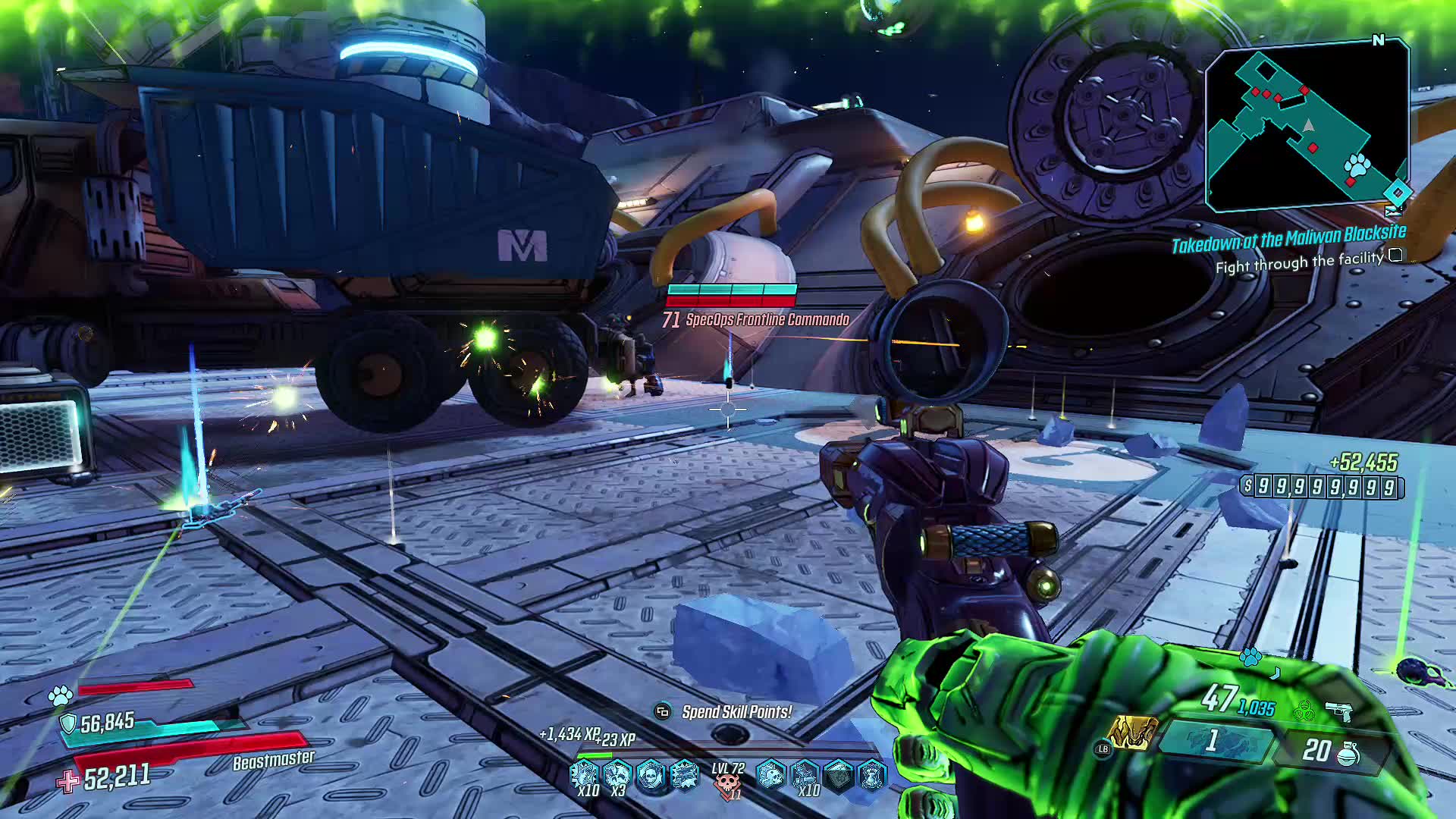Click the shield icon by 56,845

pyautogui.click(x=69, y=723)
